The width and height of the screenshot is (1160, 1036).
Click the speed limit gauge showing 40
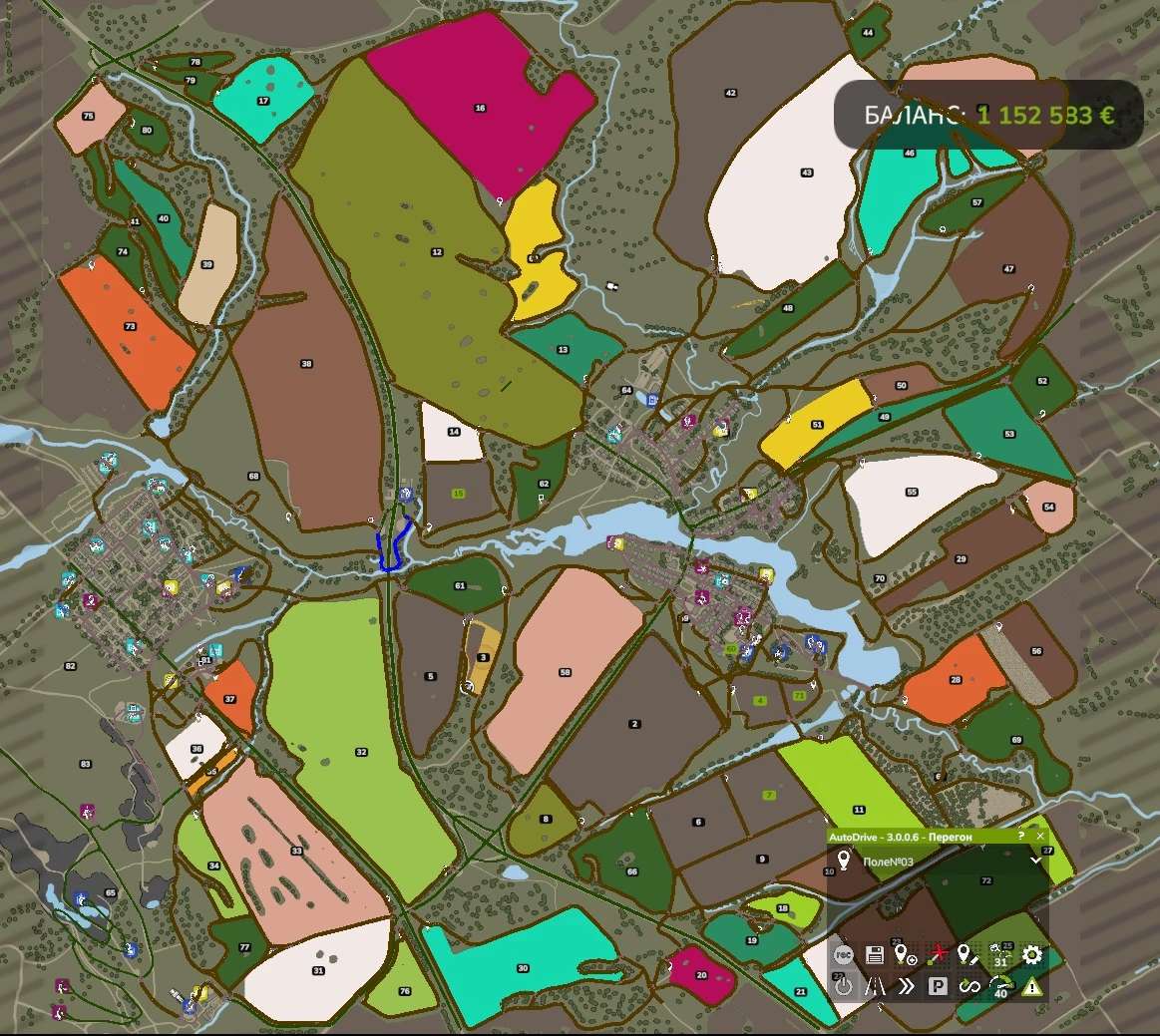(x=999, y=986)
